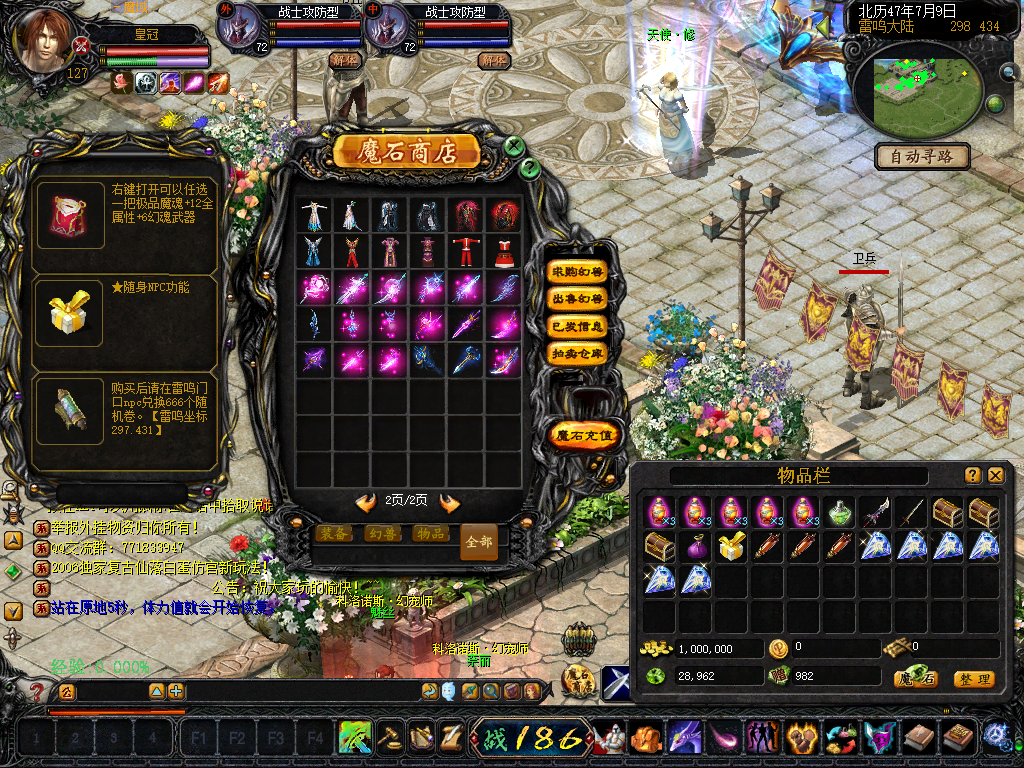Screen dimensions: 1024x768
Task: Click the 自动寻路 auto-pathfinding button
Action: tap(922, 156)
